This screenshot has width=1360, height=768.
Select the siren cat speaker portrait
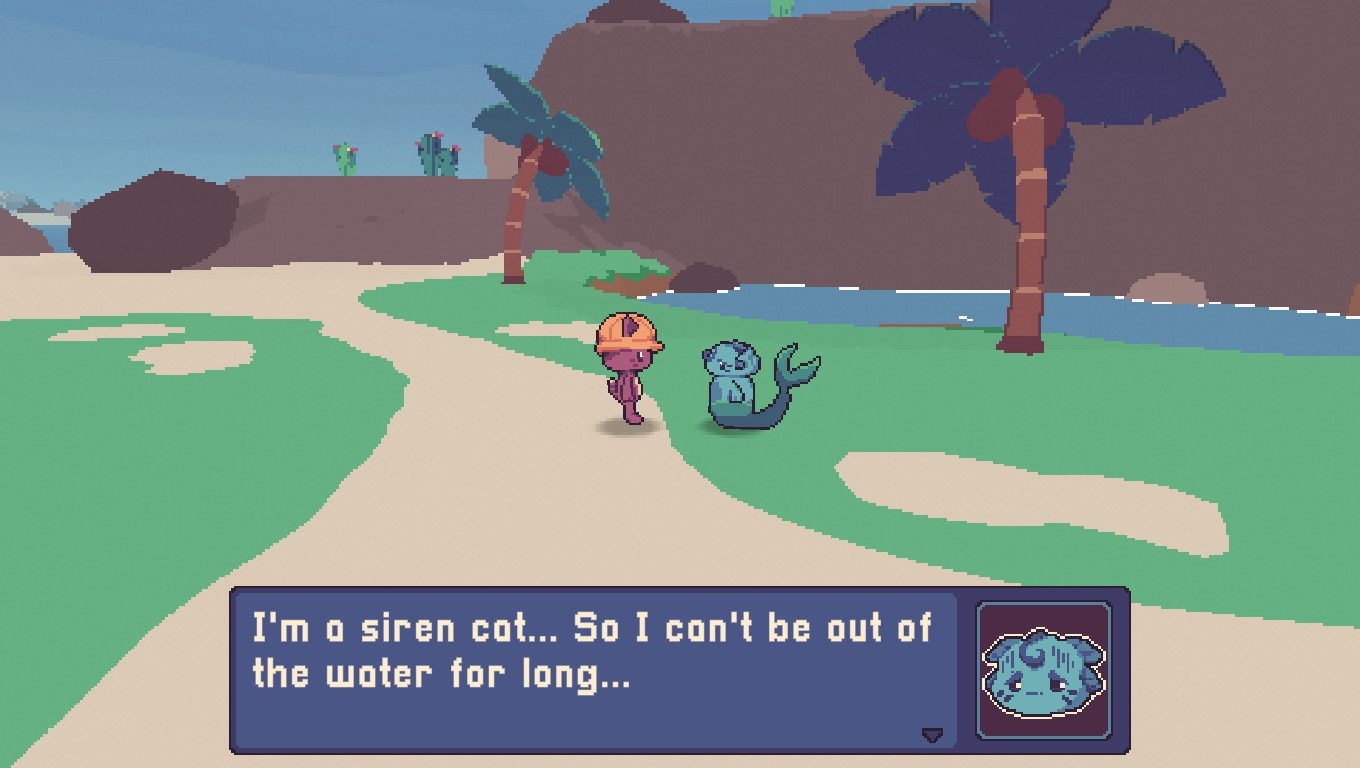pyautogui.click(x=1043, y=669)
